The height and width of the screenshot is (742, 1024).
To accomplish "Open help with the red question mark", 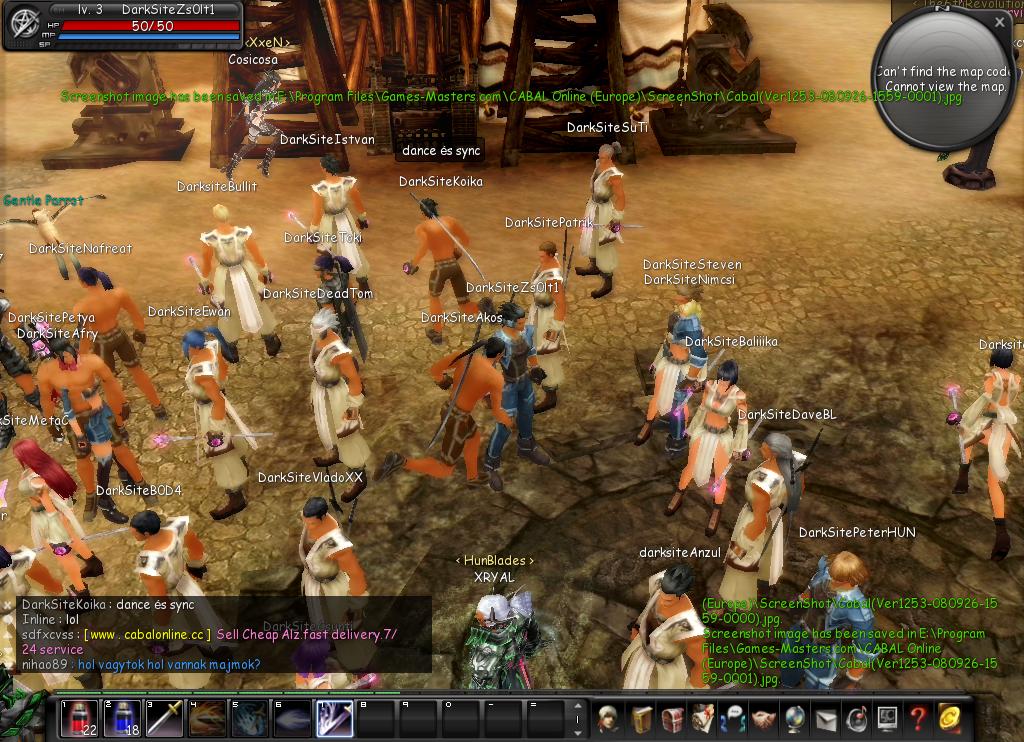I will tap(918, 718).
